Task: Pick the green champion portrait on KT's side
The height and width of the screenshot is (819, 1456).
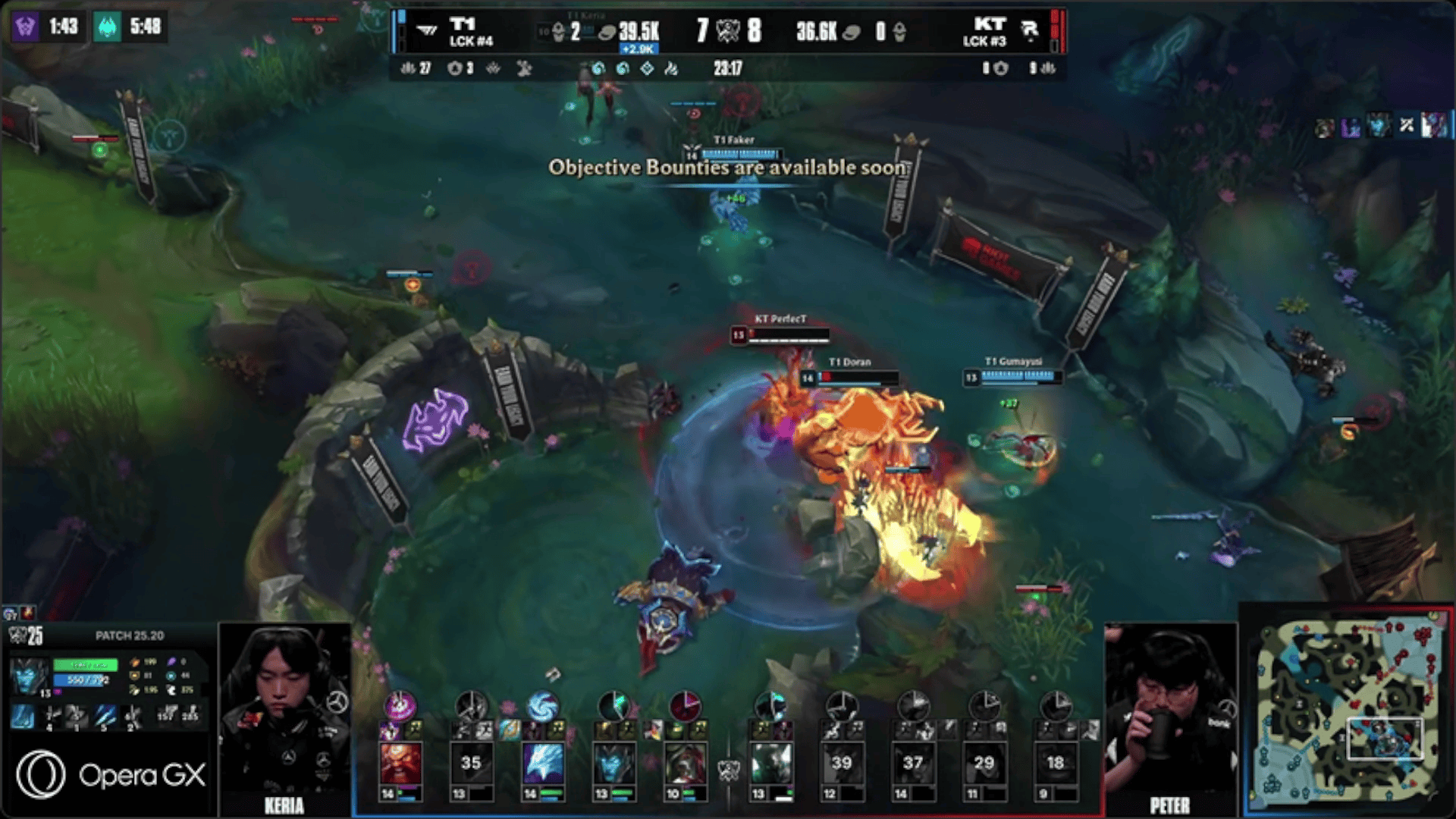Action: pos(770,763)
